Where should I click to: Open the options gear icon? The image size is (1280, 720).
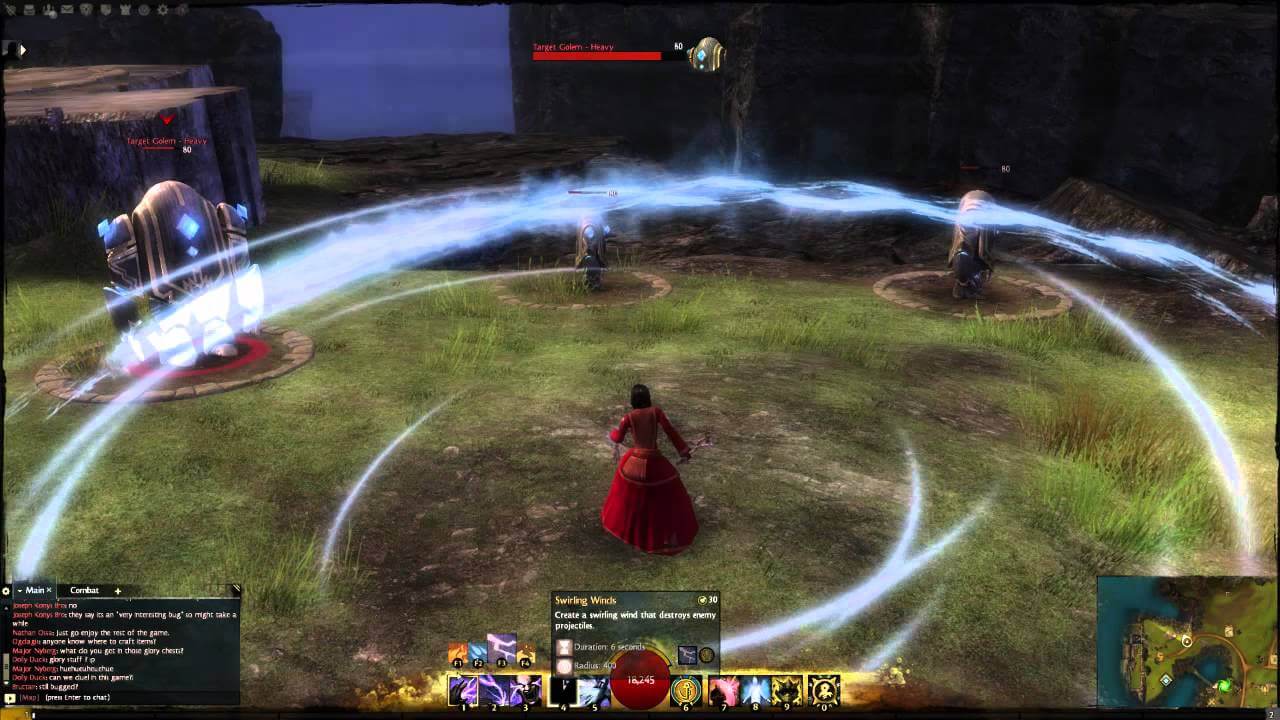tap(163, 10)
